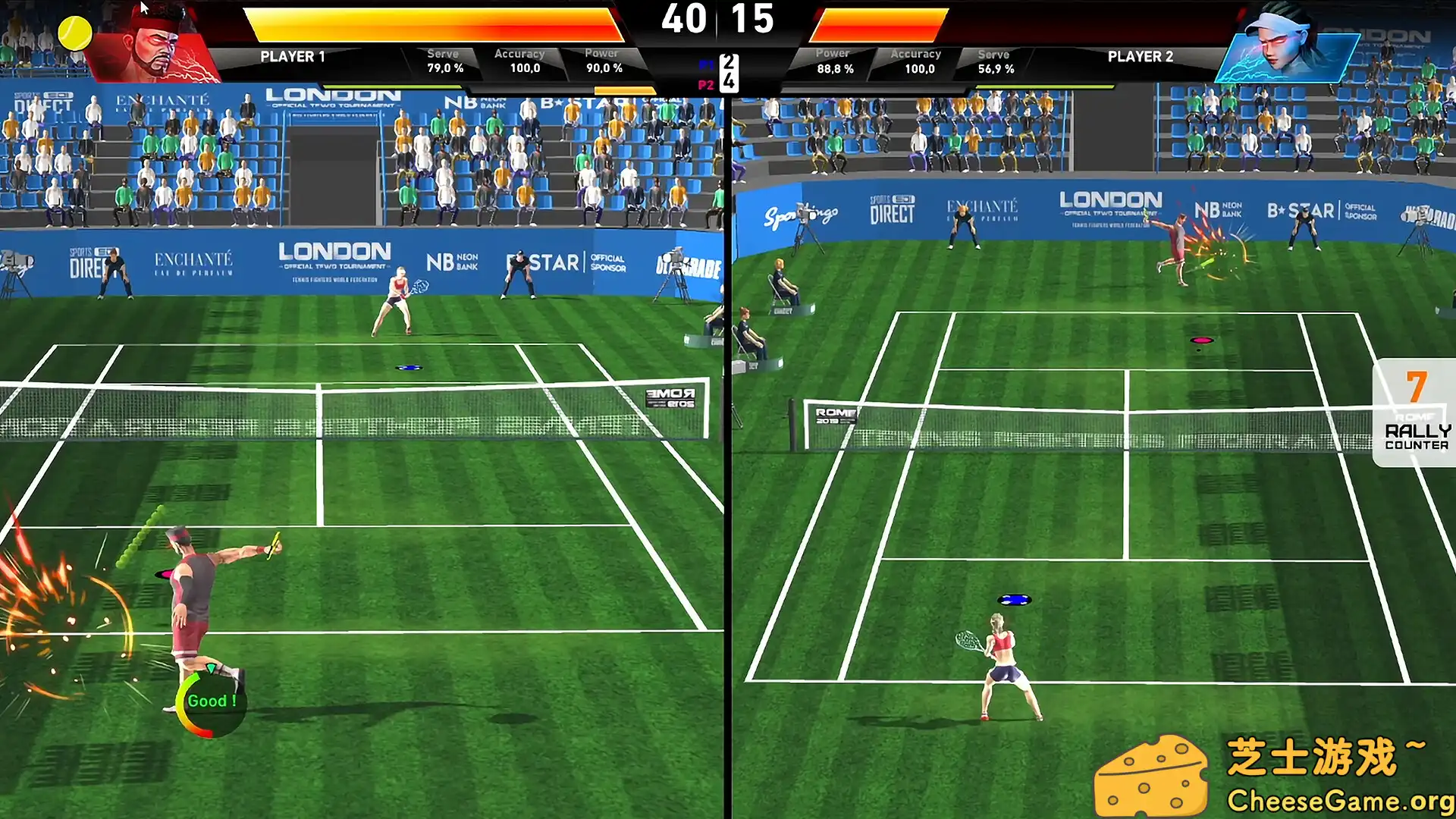The image size is (1456, 819).
Task: Click the PLAYER 1 name label
Action: [x=292, y=57]
